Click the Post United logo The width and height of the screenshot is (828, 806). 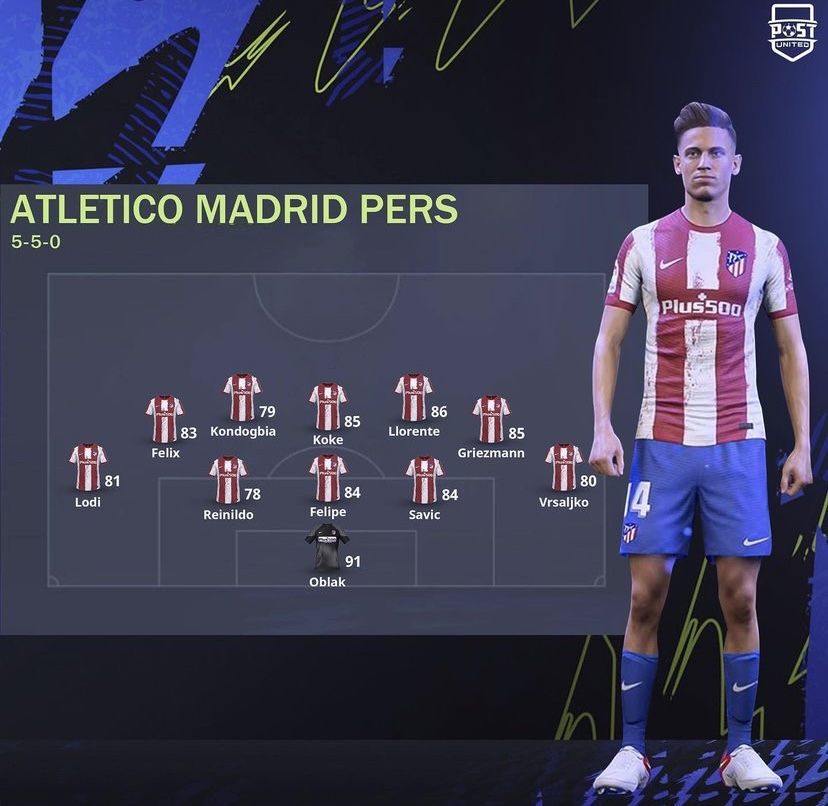pos(792,33)
